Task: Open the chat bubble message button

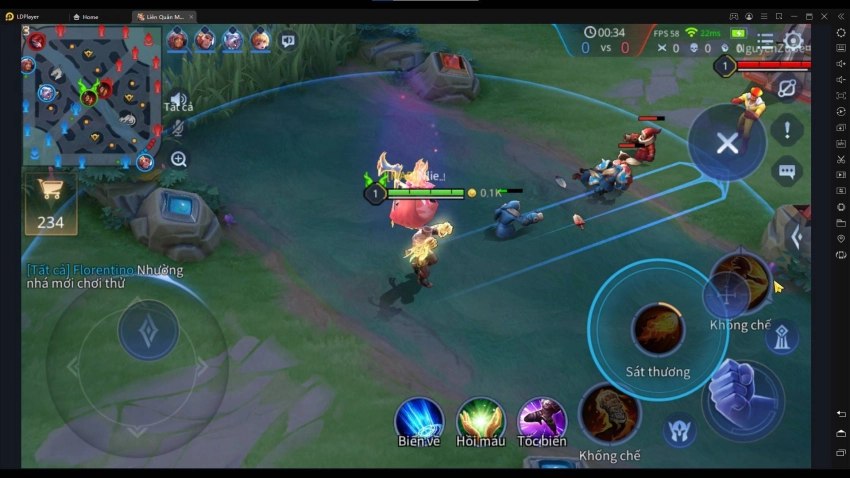Action: (x=787, y=171)
